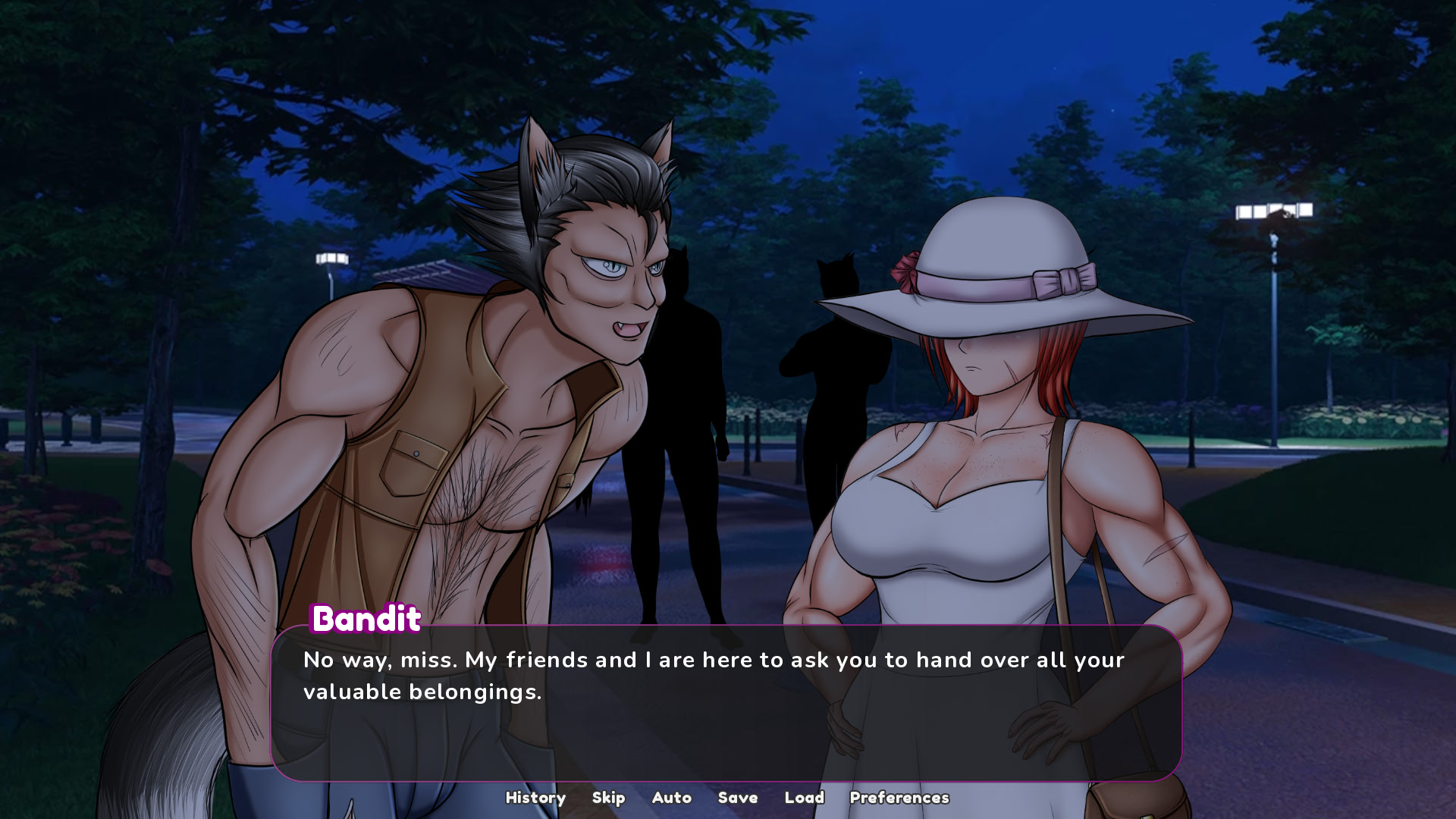Viewport: 1456px width, 819px height.
Task: Activate Skip mode
Action: (608, 798)
